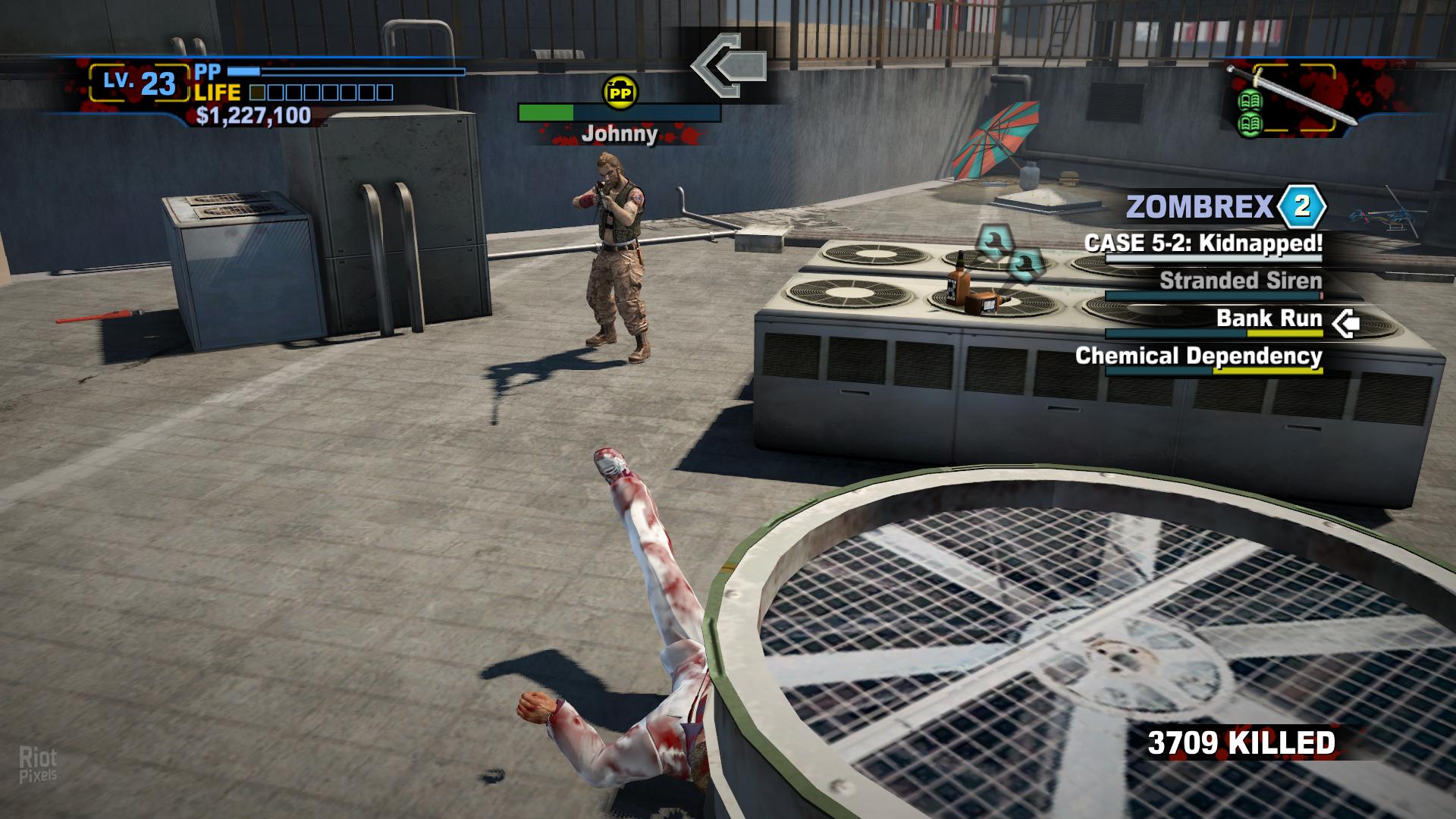Click the yellow PP badge above Johnny
The image size is (1456, 819).
tap(620, 93)
